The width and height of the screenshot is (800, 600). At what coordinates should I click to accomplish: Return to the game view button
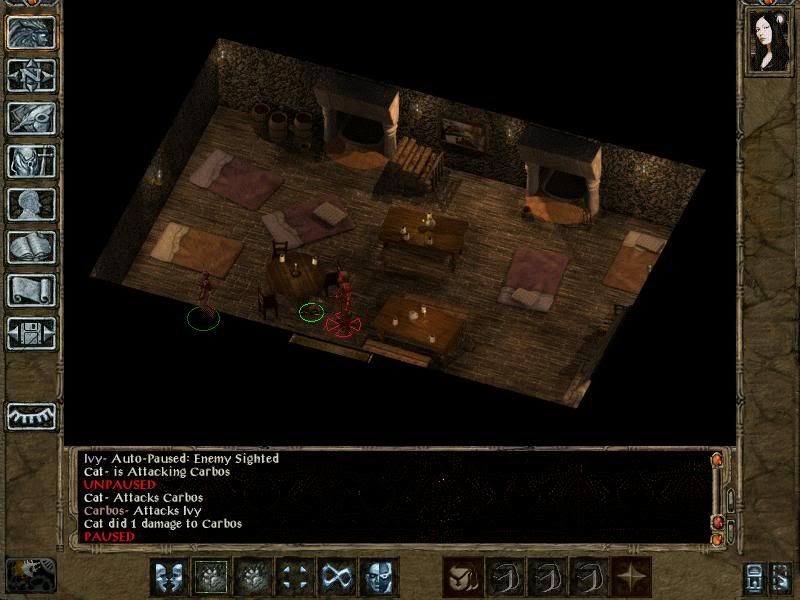[x=31, y=33]
